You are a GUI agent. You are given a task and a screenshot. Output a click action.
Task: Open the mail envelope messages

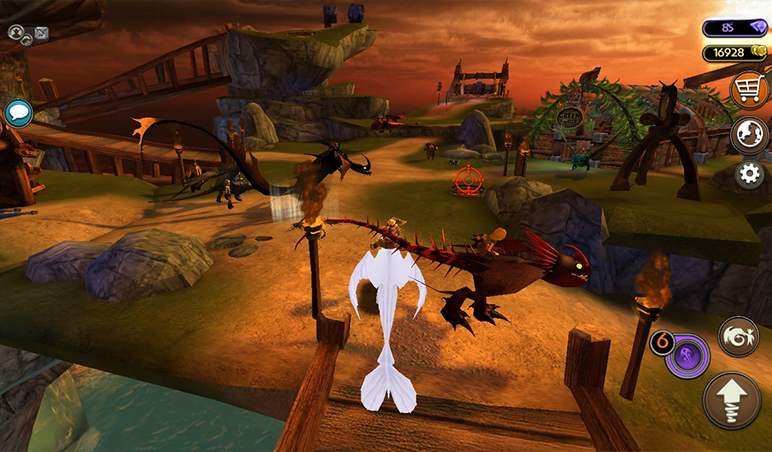41,33
